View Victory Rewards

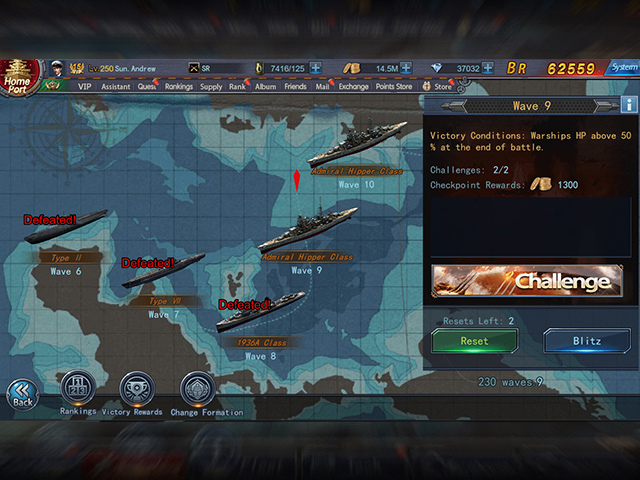click(136, 388)
